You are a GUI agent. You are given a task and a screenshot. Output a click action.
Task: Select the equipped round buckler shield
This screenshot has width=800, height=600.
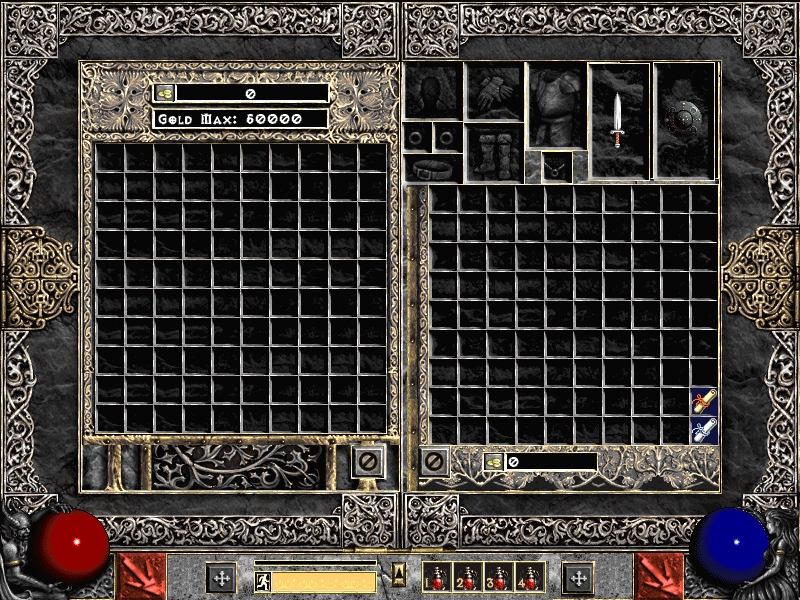[684, 121]
